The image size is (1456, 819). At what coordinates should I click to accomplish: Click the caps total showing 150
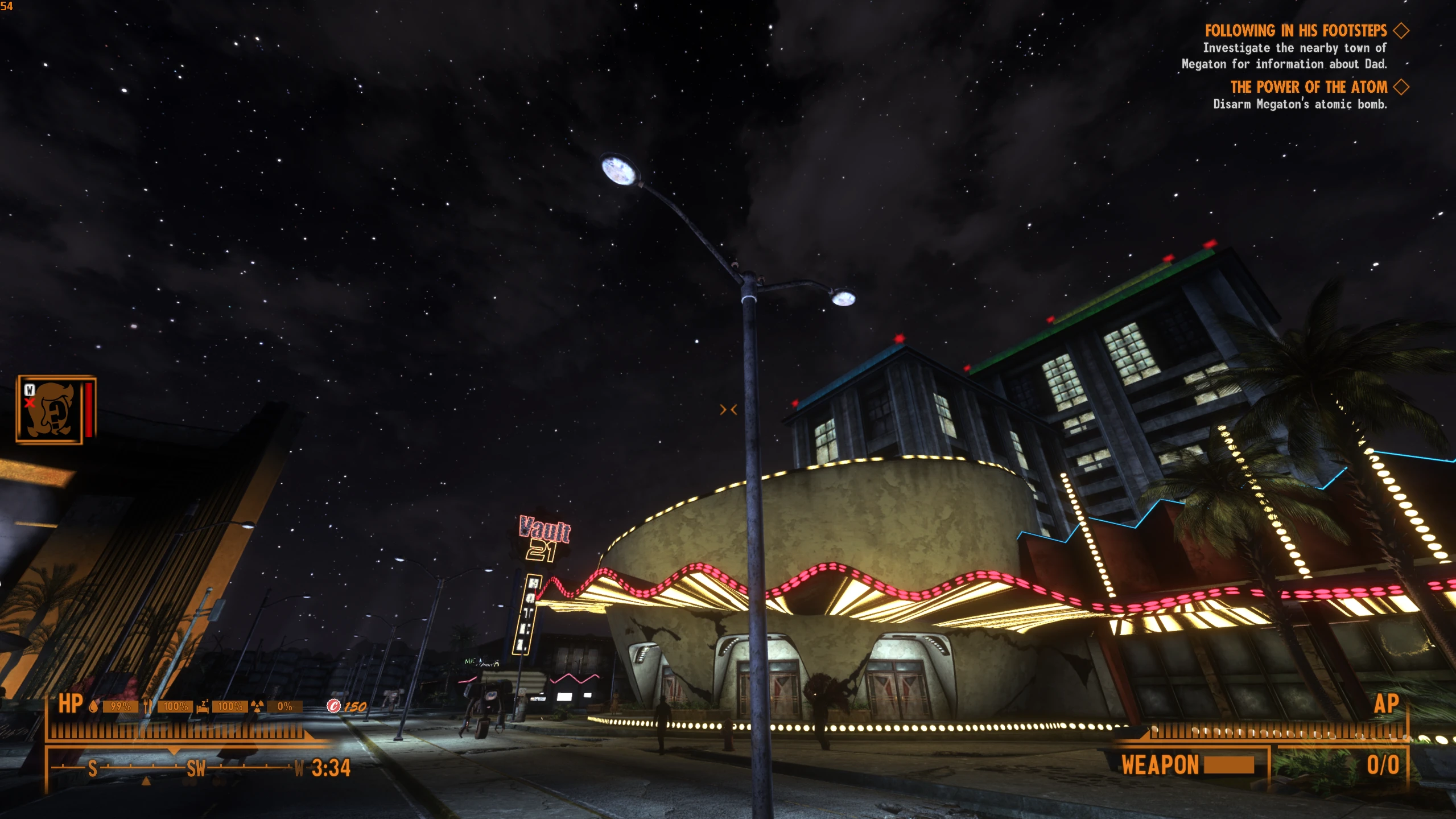pos(356,706)
